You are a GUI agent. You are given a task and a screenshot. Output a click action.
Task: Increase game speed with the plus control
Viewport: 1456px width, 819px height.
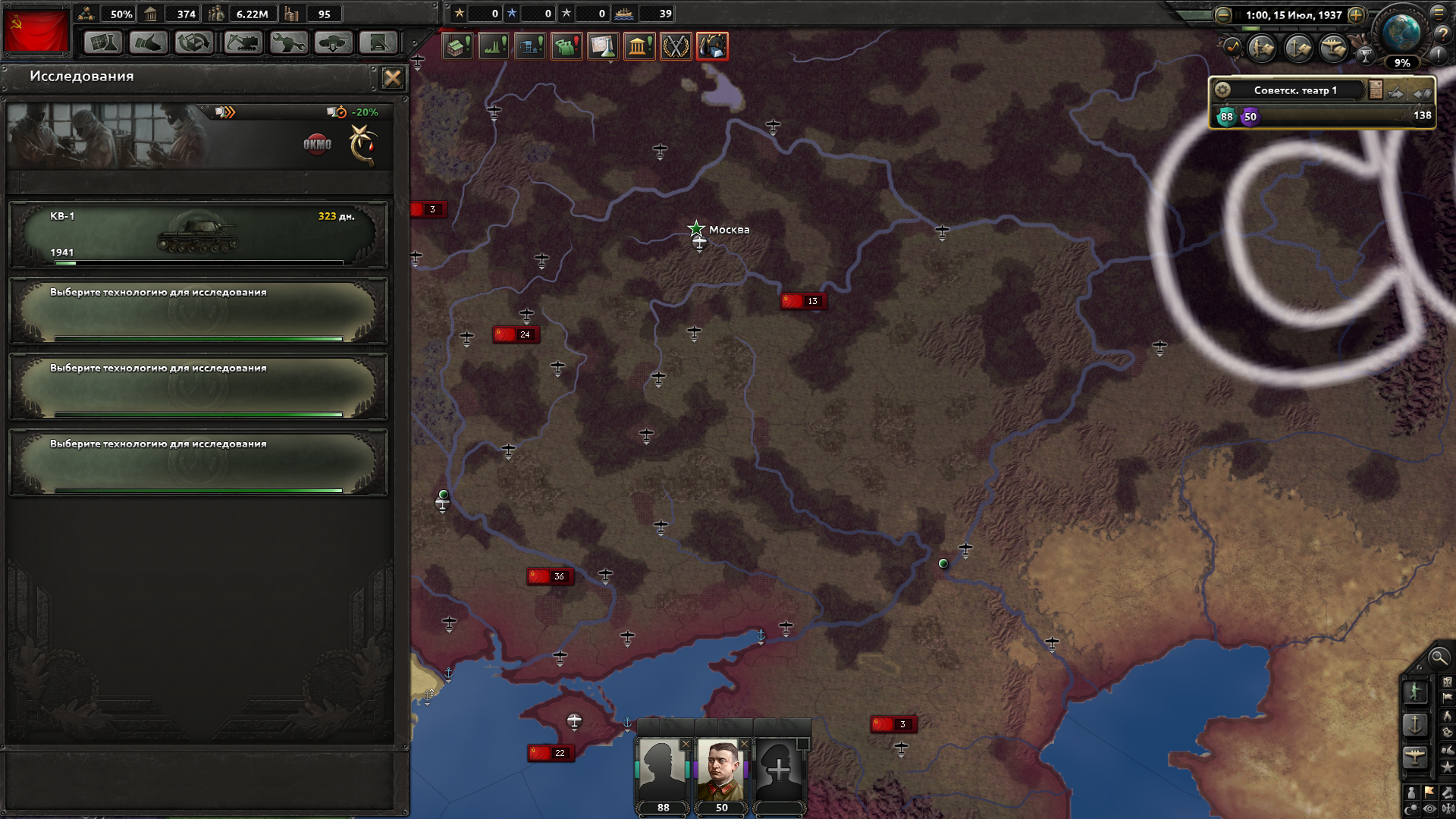tap(1356, 16)
